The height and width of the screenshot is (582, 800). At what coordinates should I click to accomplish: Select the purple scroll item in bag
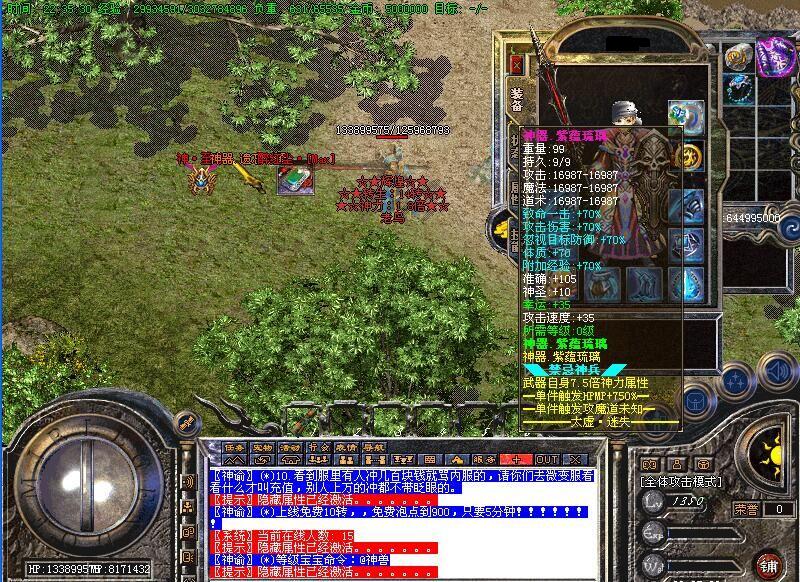pyautogui.click(x=775, y=56)
